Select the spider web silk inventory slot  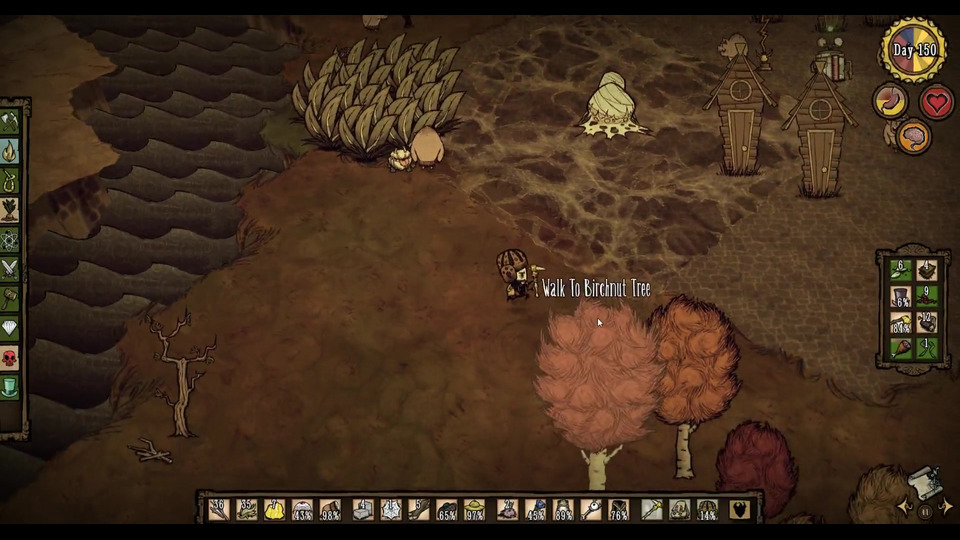[391, 510]
